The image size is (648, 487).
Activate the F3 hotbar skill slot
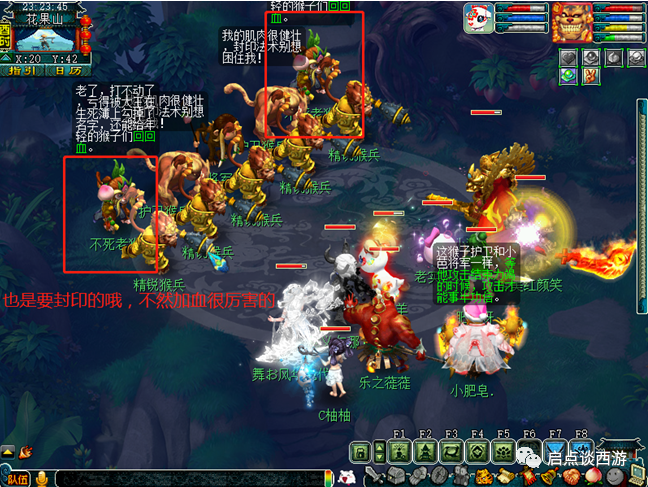(x=452, y=451)
